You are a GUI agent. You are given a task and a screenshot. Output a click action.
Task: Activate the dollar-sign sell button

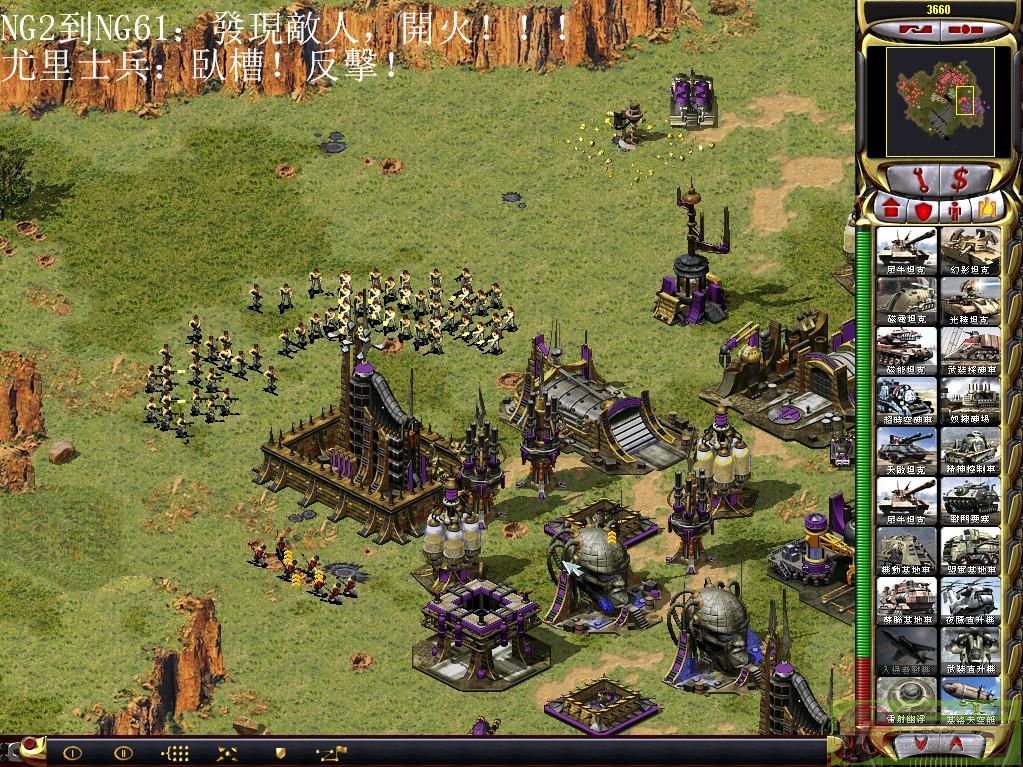click(x=959, y=180)
